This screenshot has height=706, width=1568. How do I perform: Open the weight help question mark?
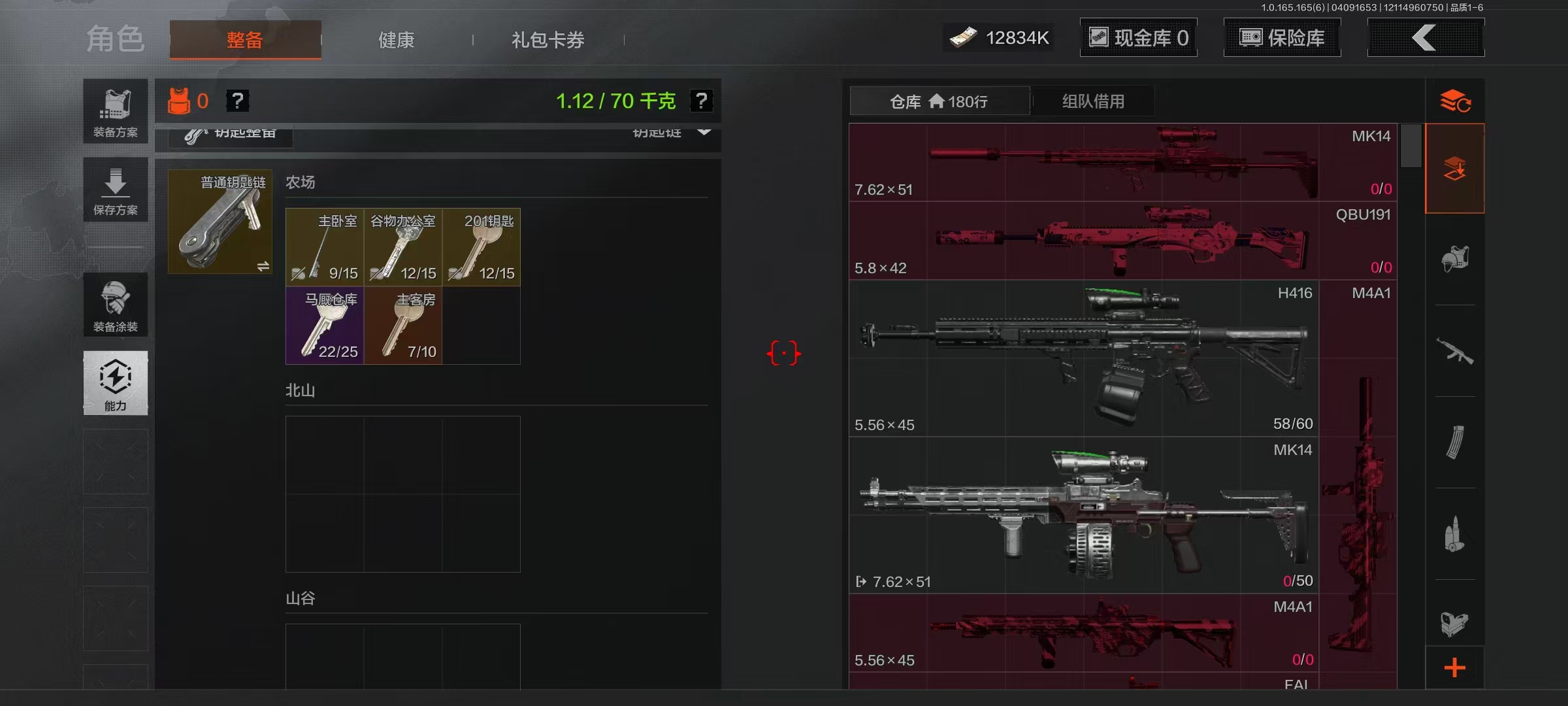point(701,101)
